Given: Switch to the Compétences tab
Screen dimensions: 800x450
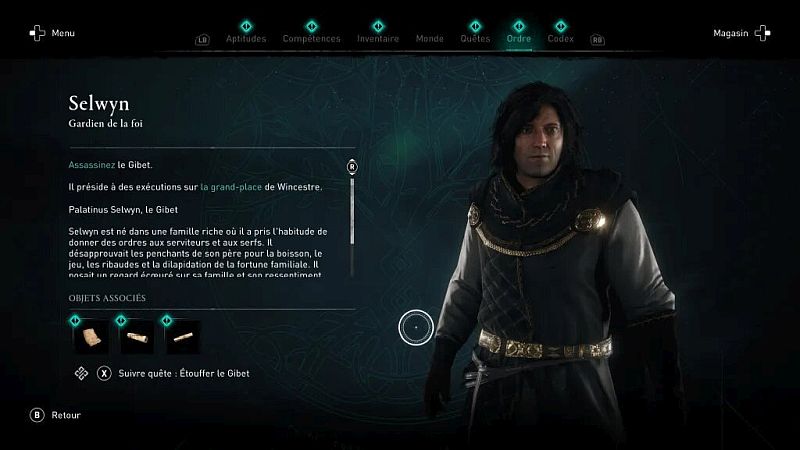Looking at the screenshot, I should pyautogui.click(x=311, y=38).
